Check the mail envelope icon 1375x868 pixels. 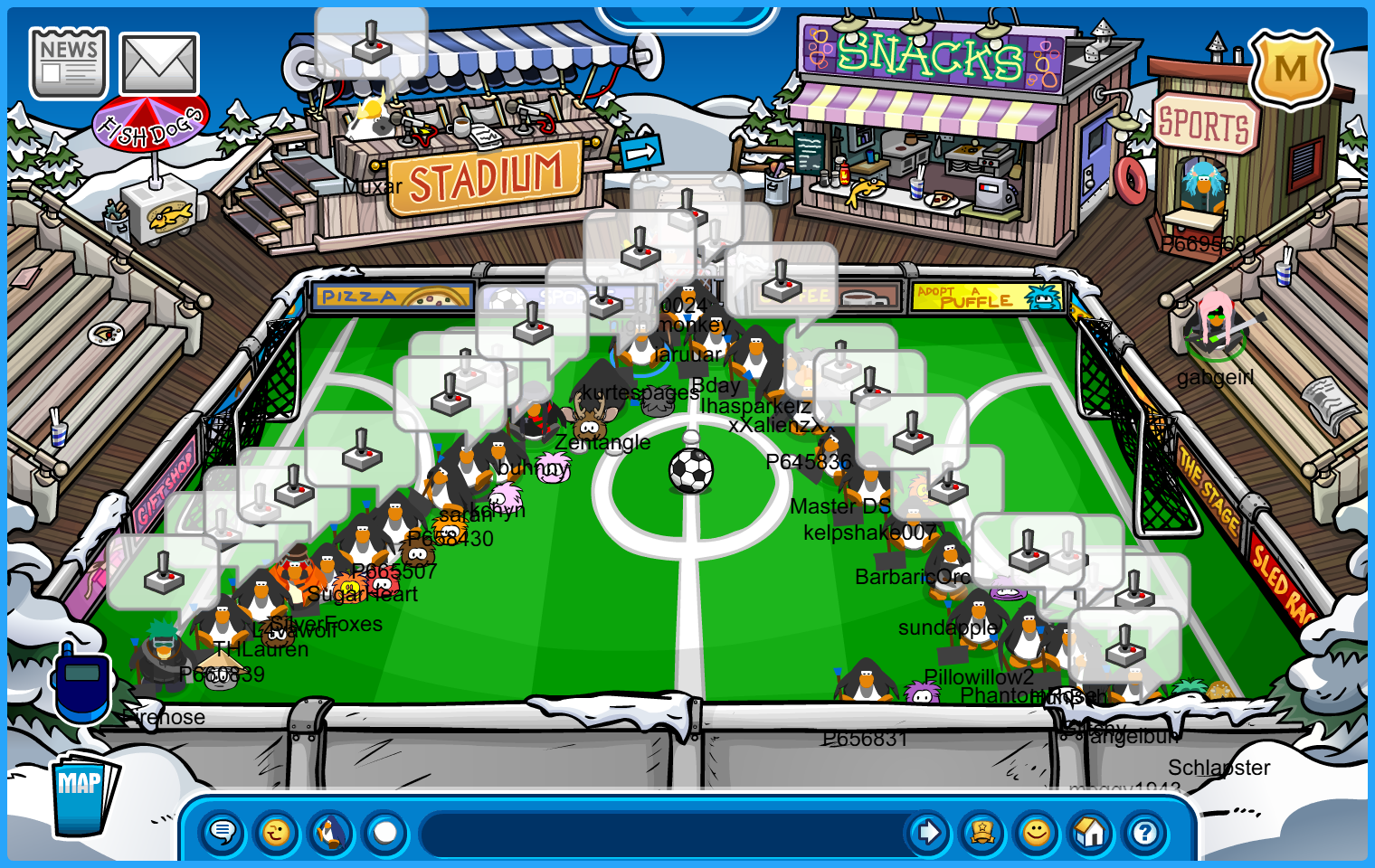(159, 64)
